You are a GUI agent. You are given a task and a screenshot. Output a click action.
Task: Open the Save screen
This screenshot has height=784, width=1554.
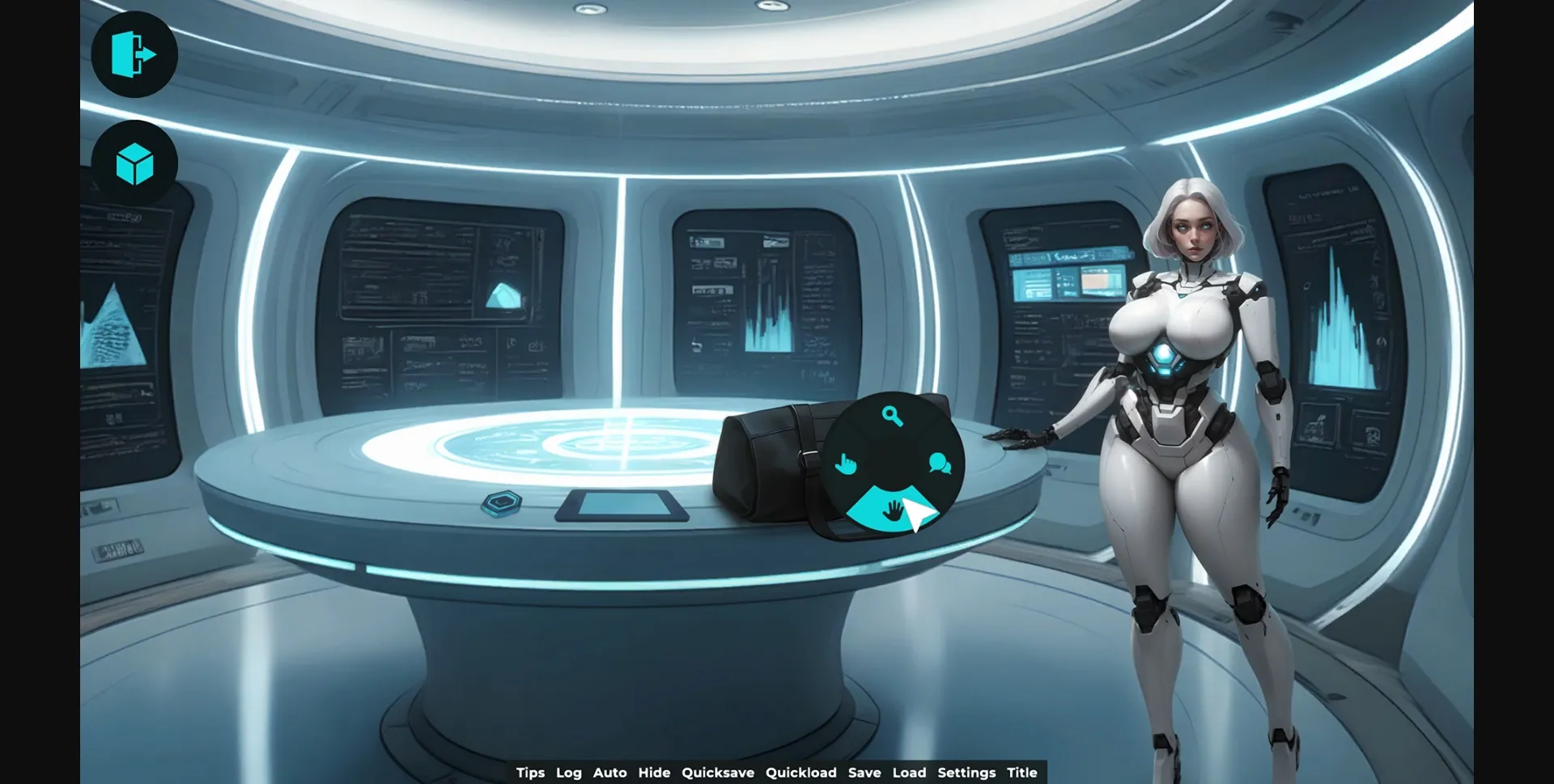coord(864,773)
